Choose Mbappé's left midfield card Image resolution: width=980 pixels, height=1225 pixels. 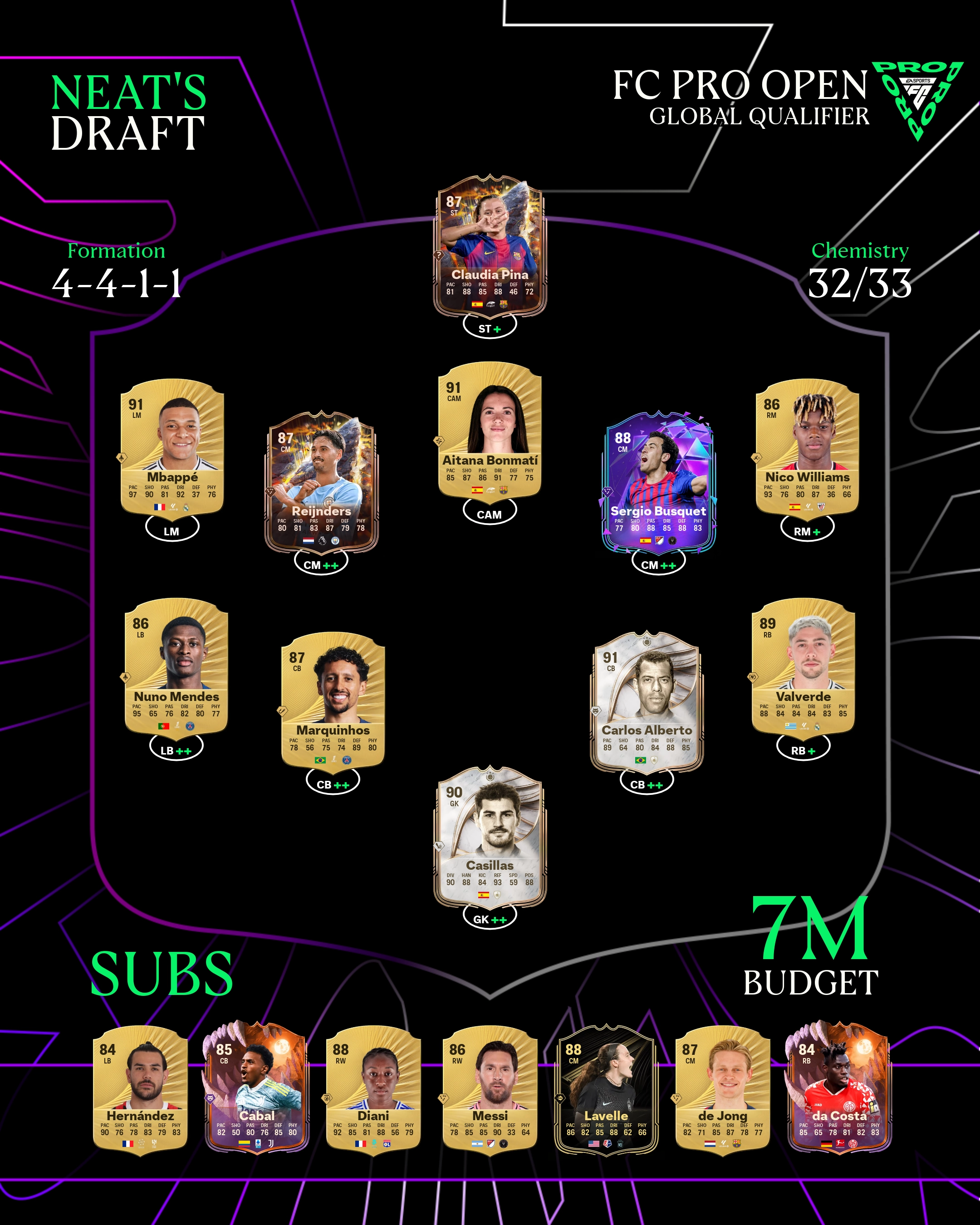pos(171,446)
